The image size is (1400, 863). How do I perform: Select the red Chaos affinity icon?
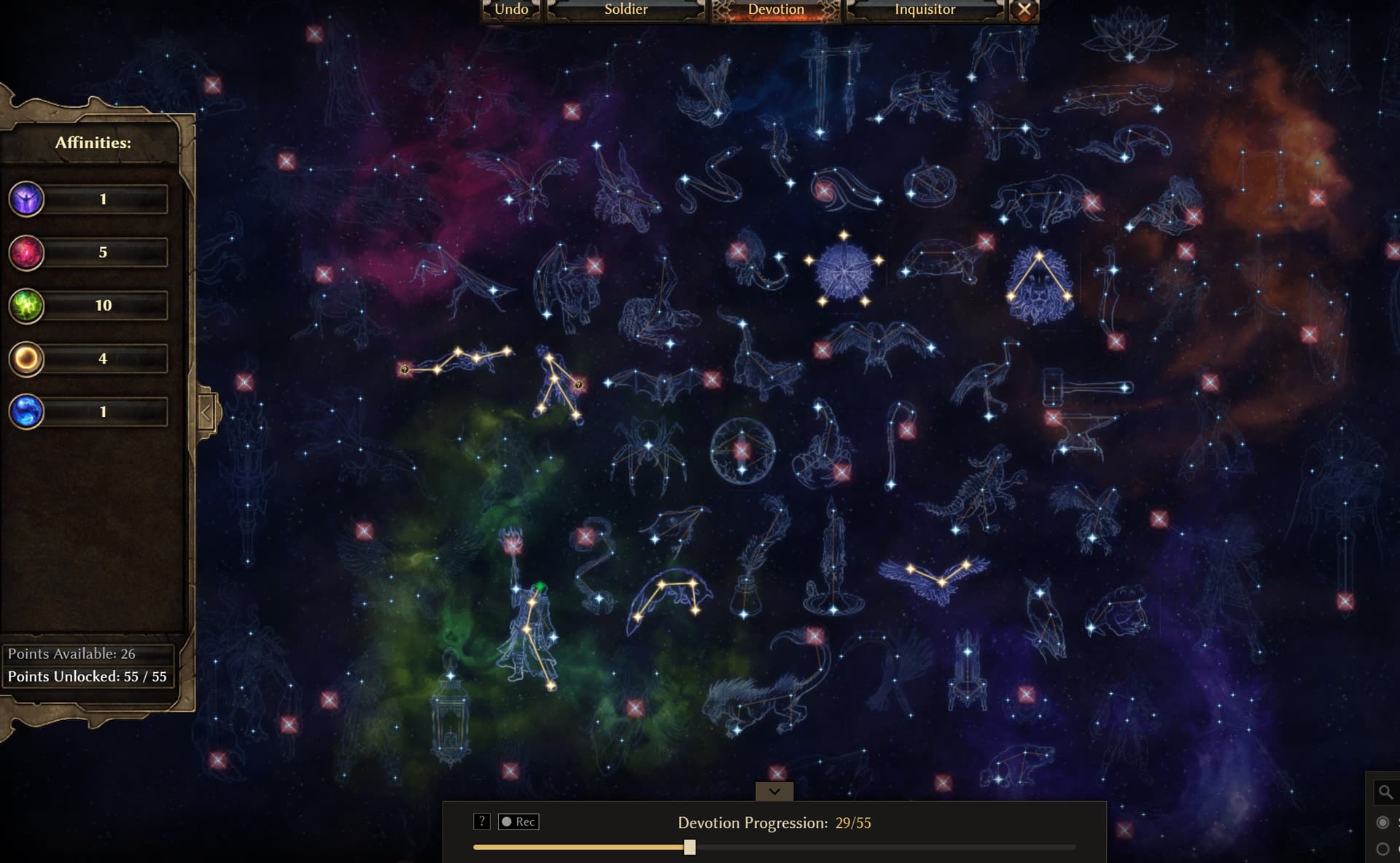[26, 253]
